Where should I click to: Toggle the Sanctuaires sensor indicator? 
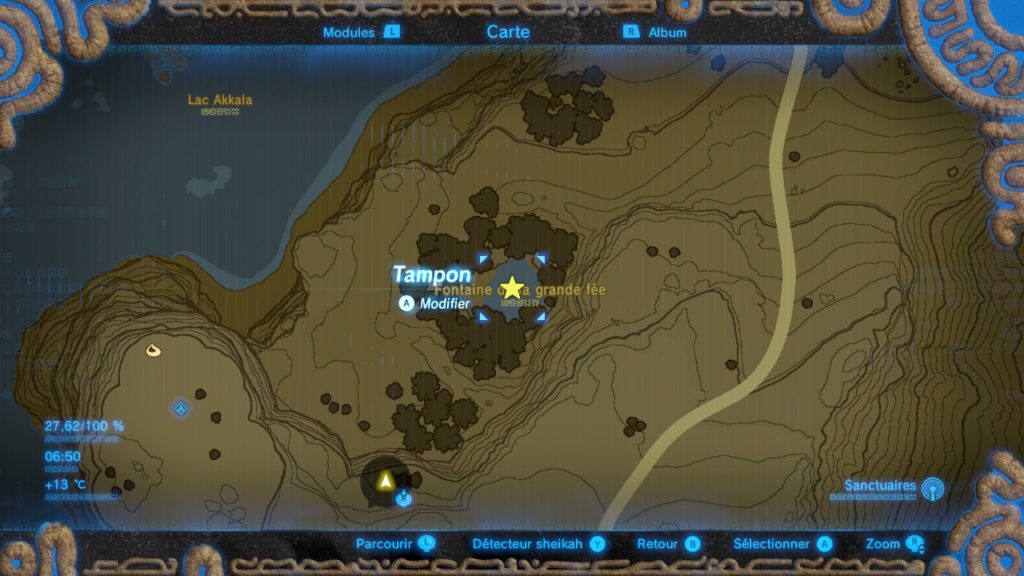pyautogui.click(x=932, y=488)
